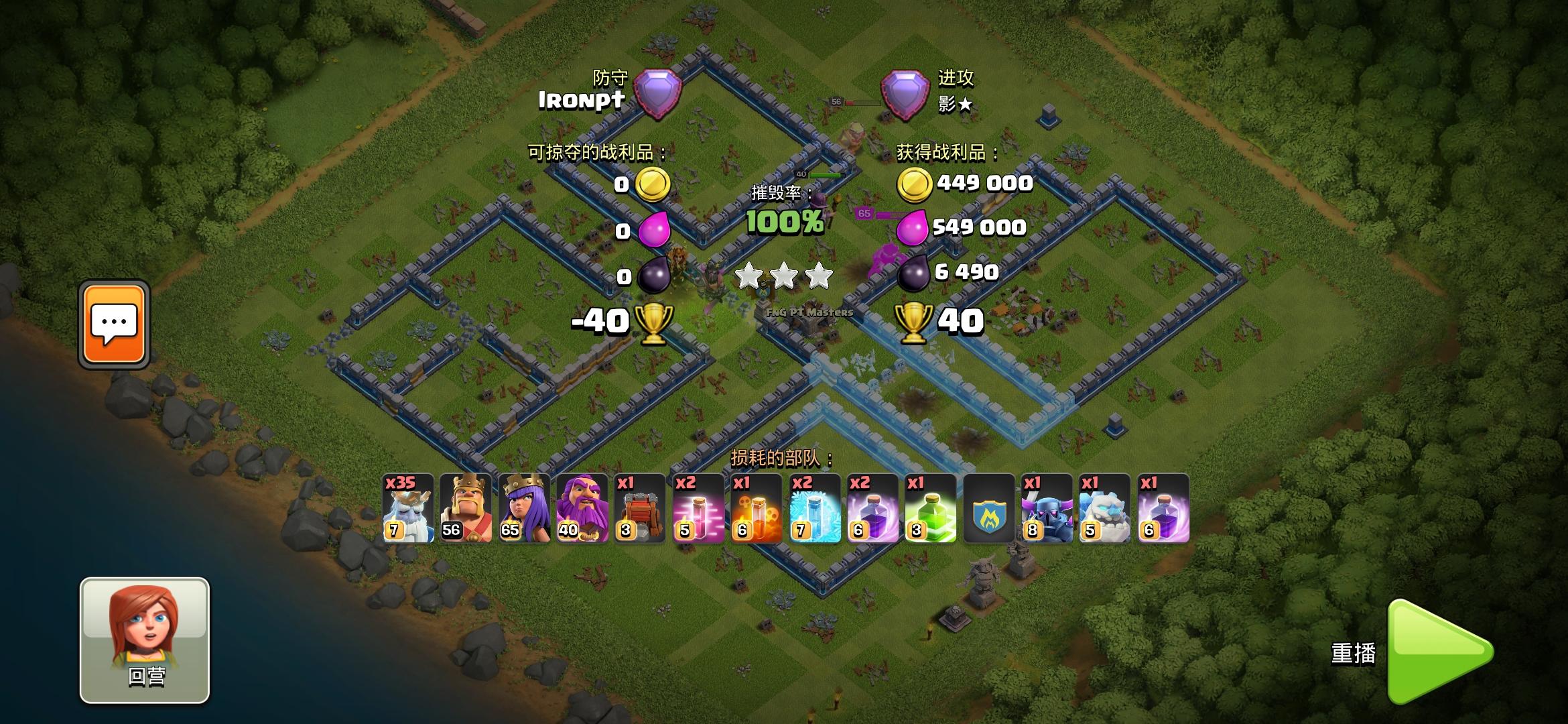
Task: Select the Earthquake Spell icon with skulls
Action: pos(756,508)
